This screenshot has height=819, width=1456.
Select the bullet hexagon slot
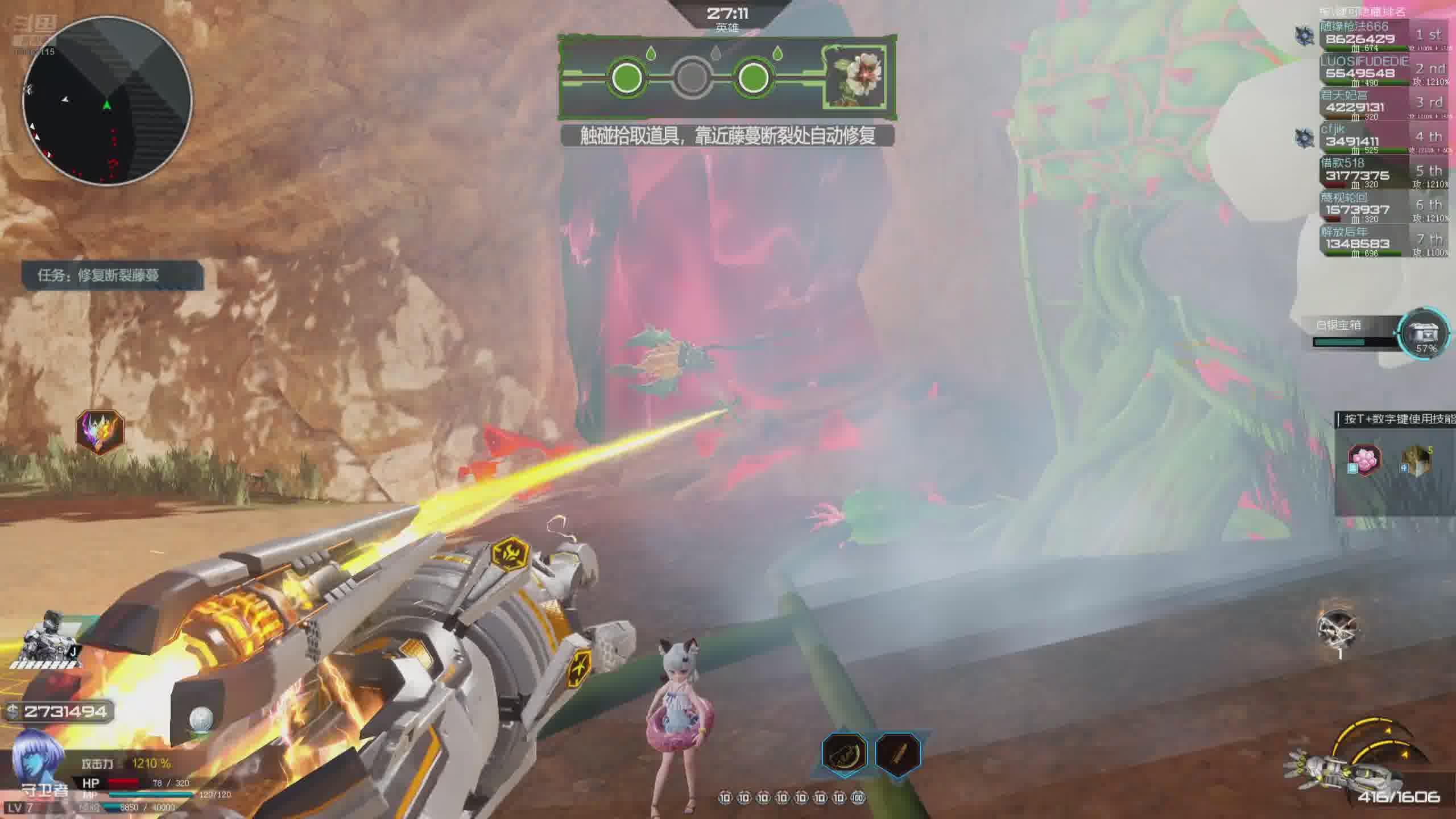point(898,752)
